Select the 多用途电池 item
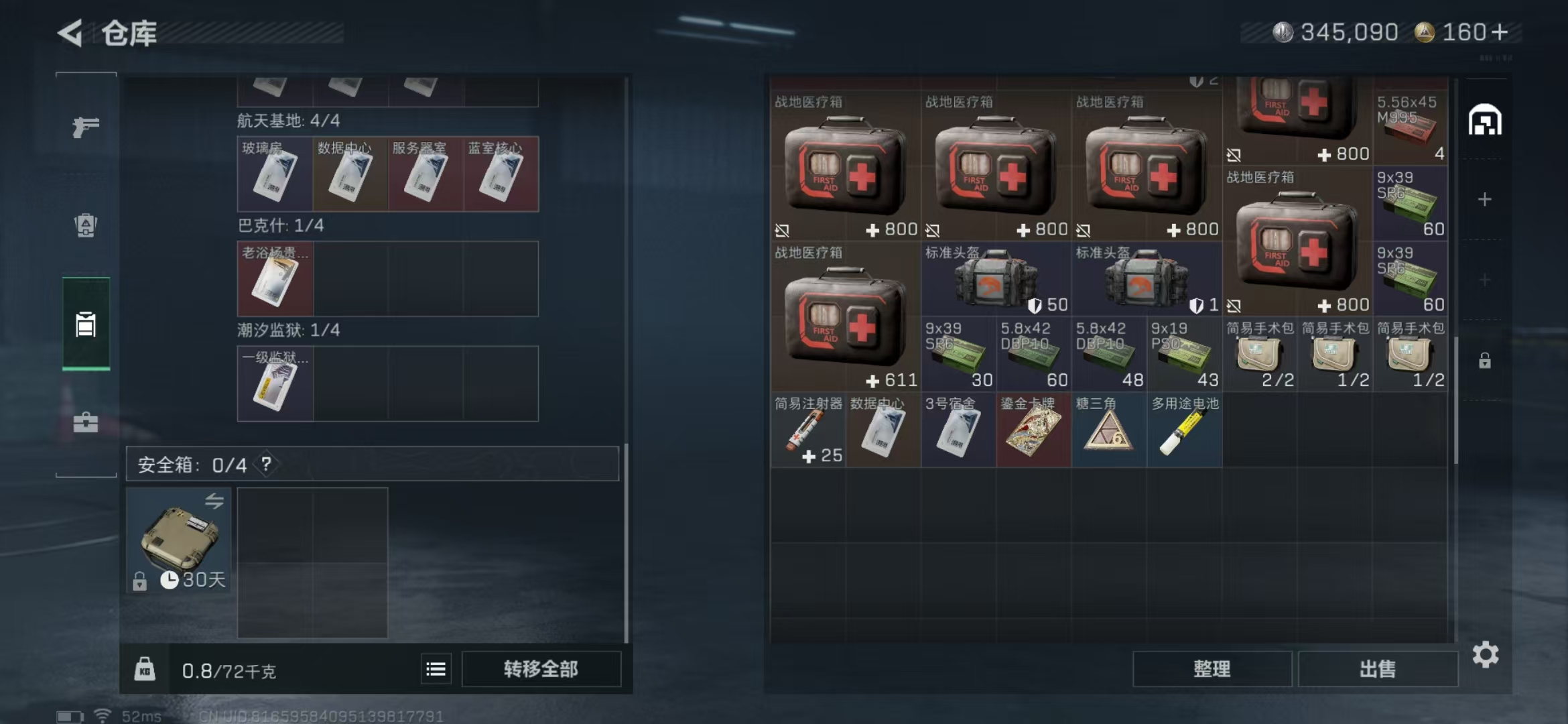The height and width of the screenshot is (724, 1568). pos(1184,430)
